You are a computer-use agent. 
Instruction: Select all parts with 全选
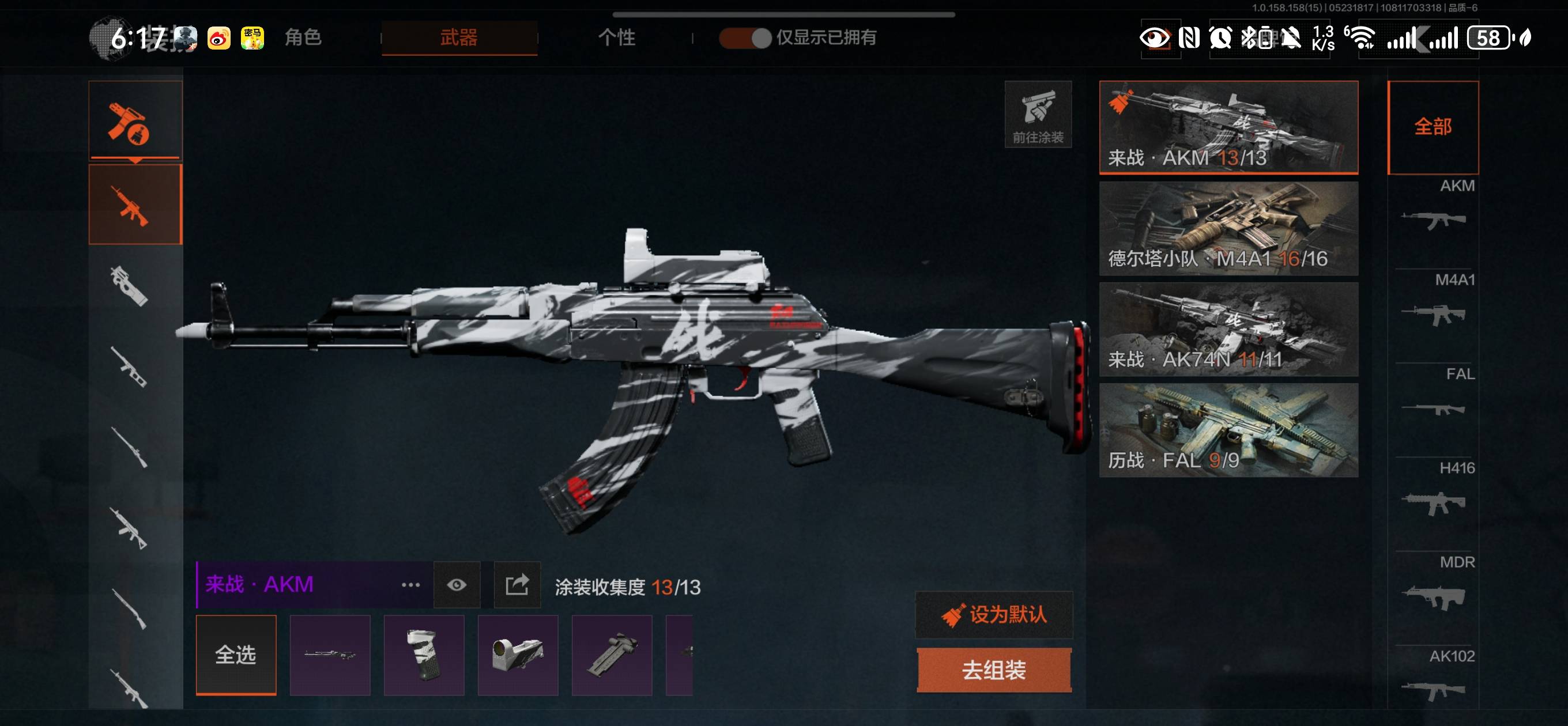(236, 655)
